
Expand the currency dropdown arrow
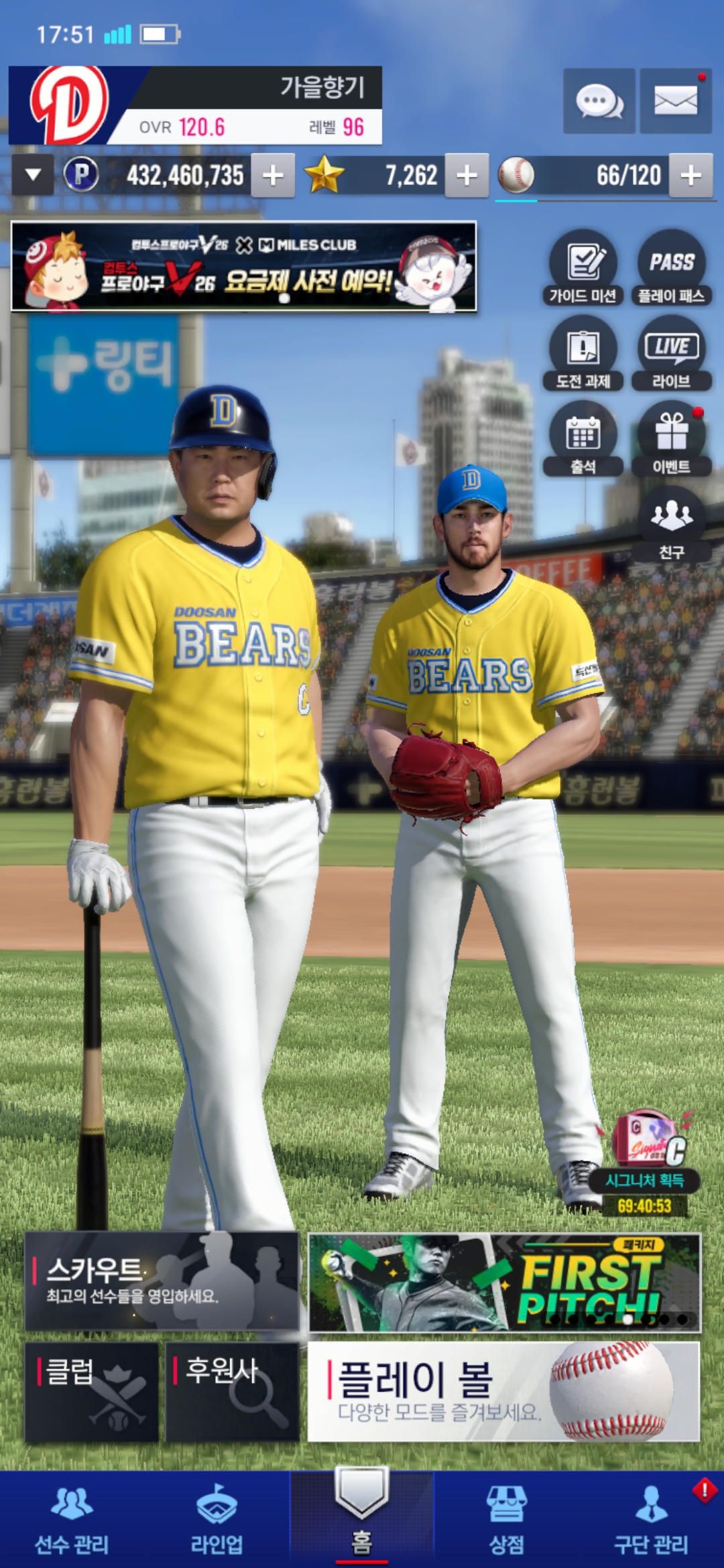[x=33, y=176]
